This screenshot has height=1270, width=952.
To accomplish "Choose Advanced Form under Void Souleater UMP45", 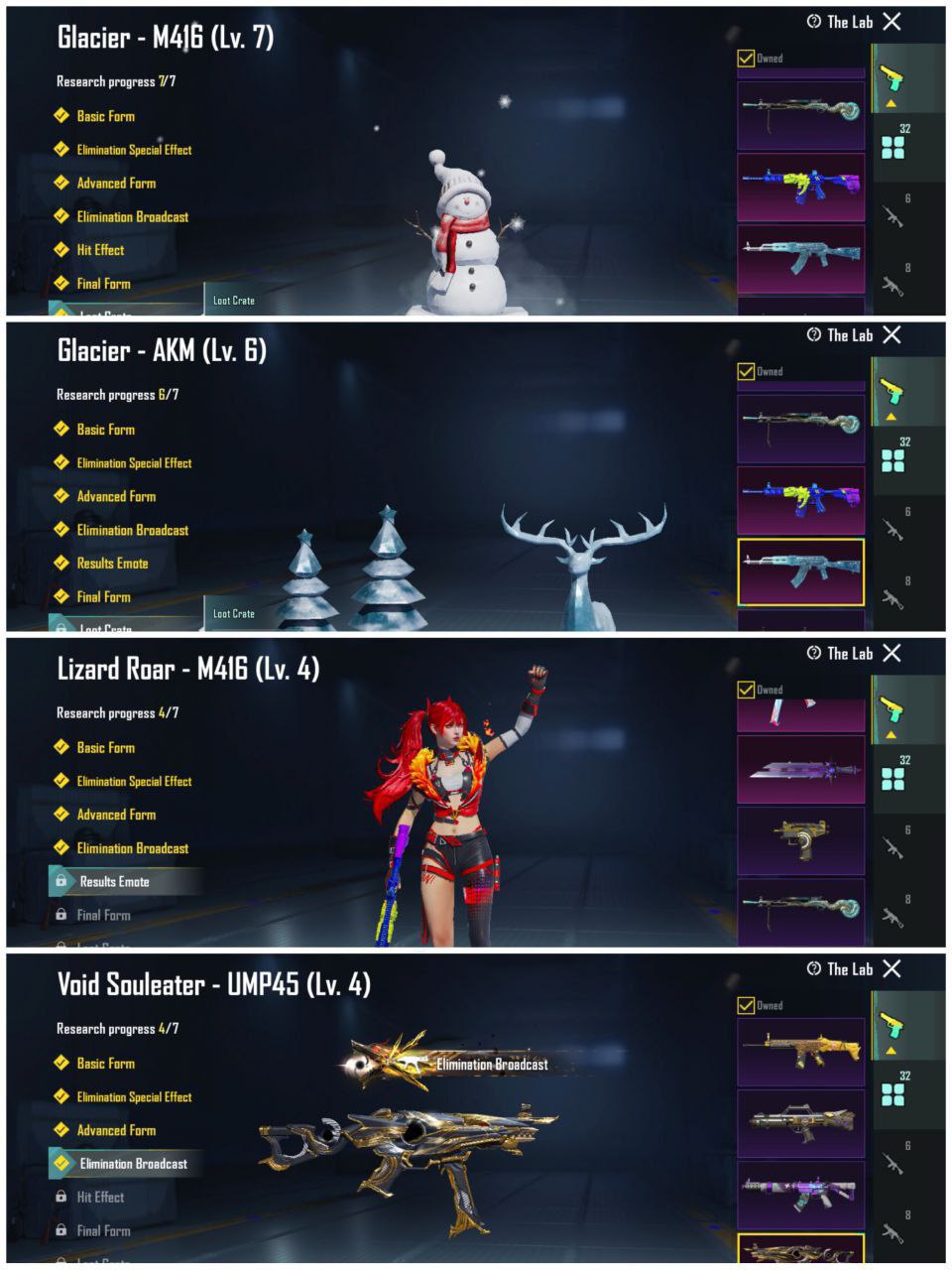I will 116,1130.
